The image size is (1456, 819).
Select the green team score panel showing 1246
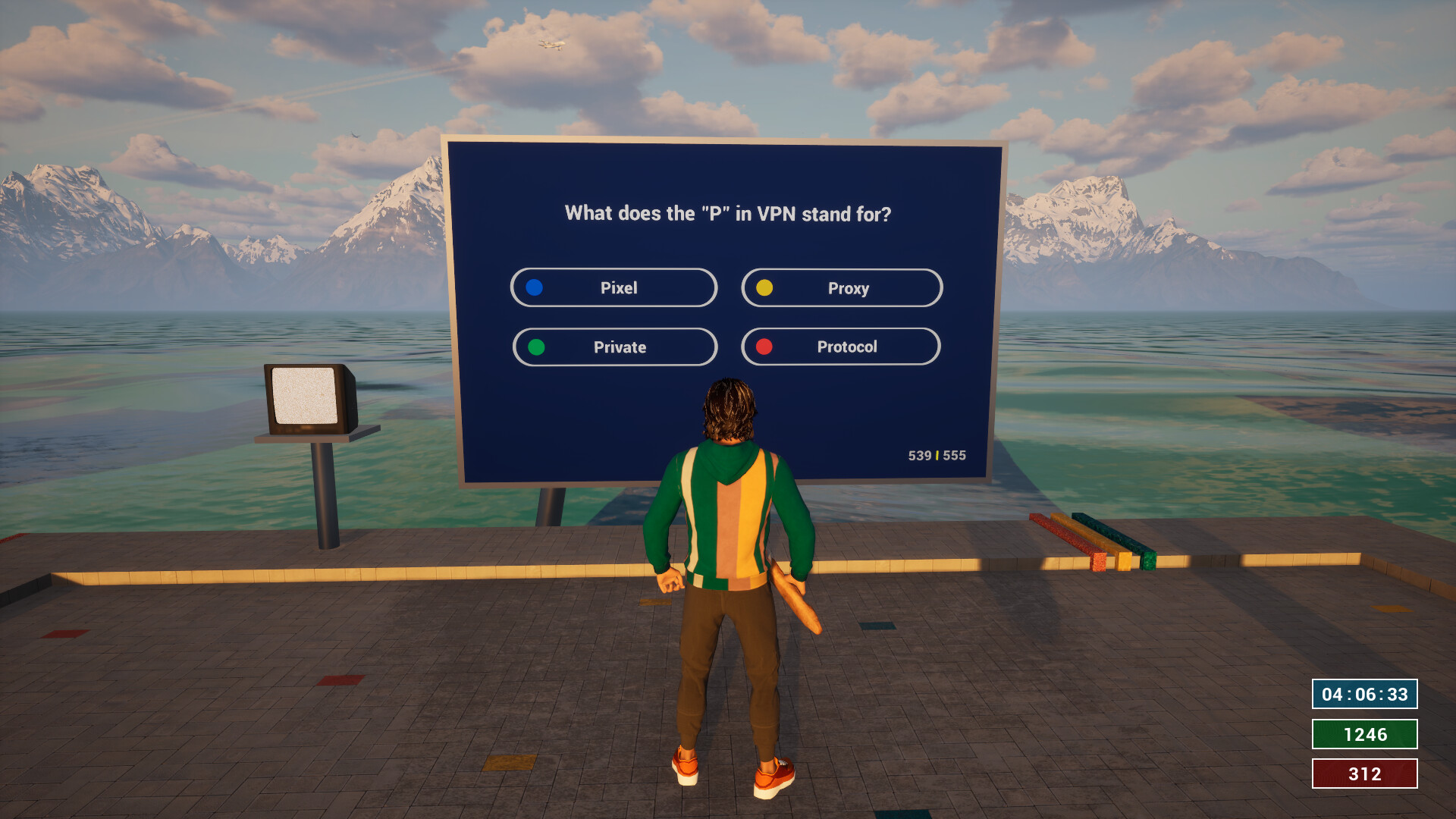coord(1364,734)
